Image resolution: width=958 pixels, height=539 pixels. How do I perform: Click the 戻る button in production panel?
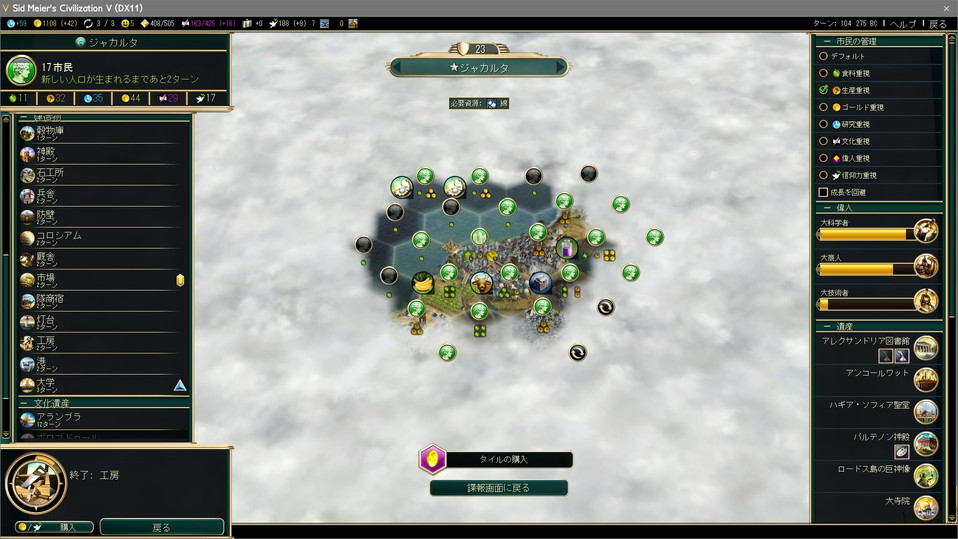point(161,527)
